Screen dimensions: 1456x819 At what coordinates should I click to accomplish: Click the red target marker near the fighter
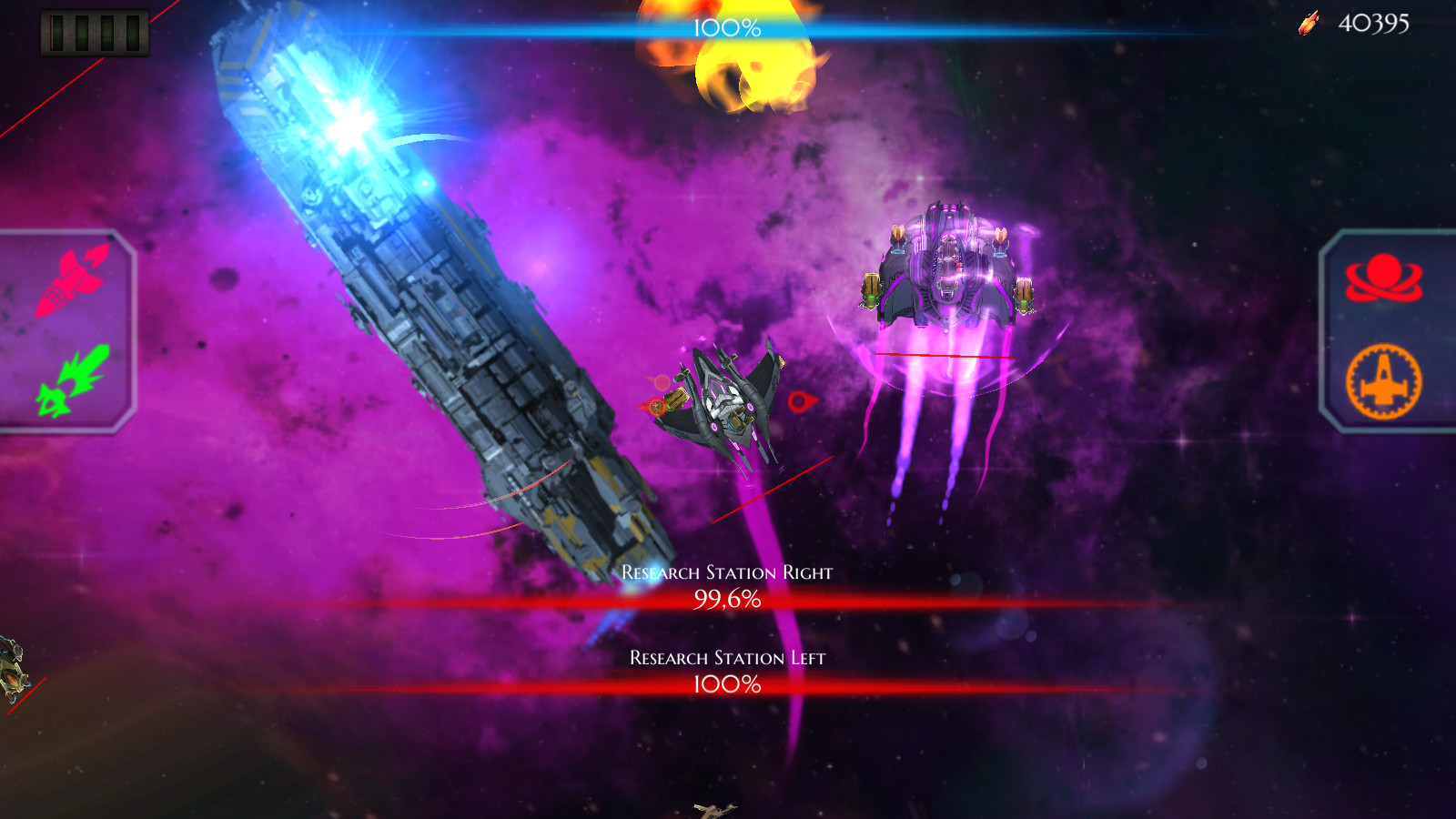(x=799, y=400)
